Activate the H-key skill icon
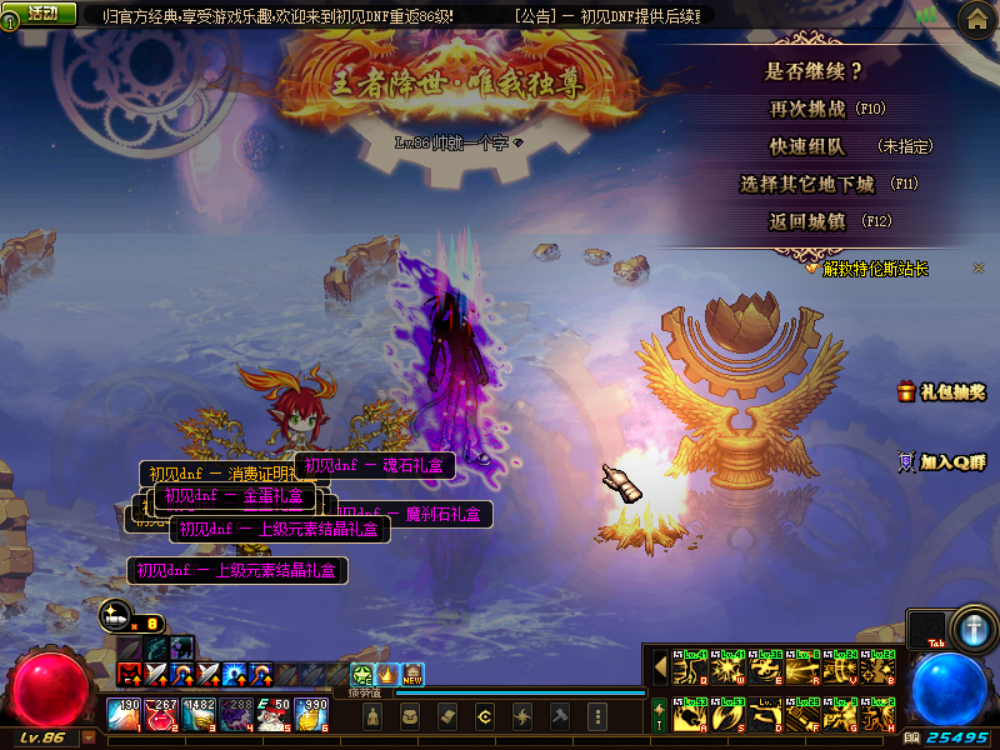This screenshot has height=750, width=1000. pyautogui.click(x=878, y=716)
